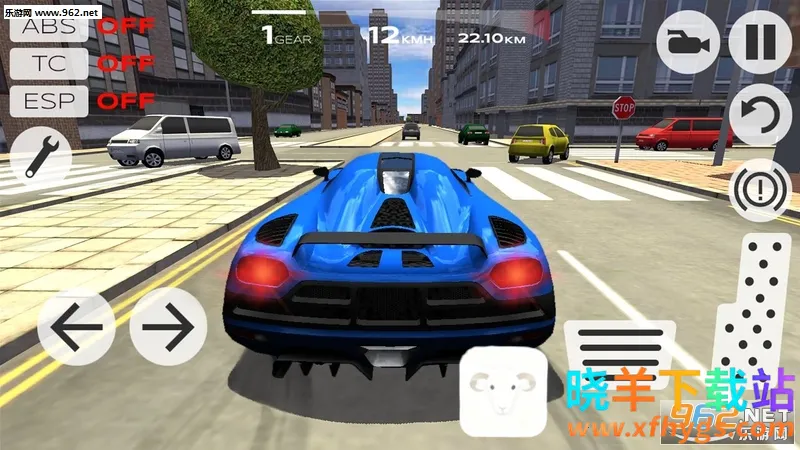Pause the game

coord(760,43)
